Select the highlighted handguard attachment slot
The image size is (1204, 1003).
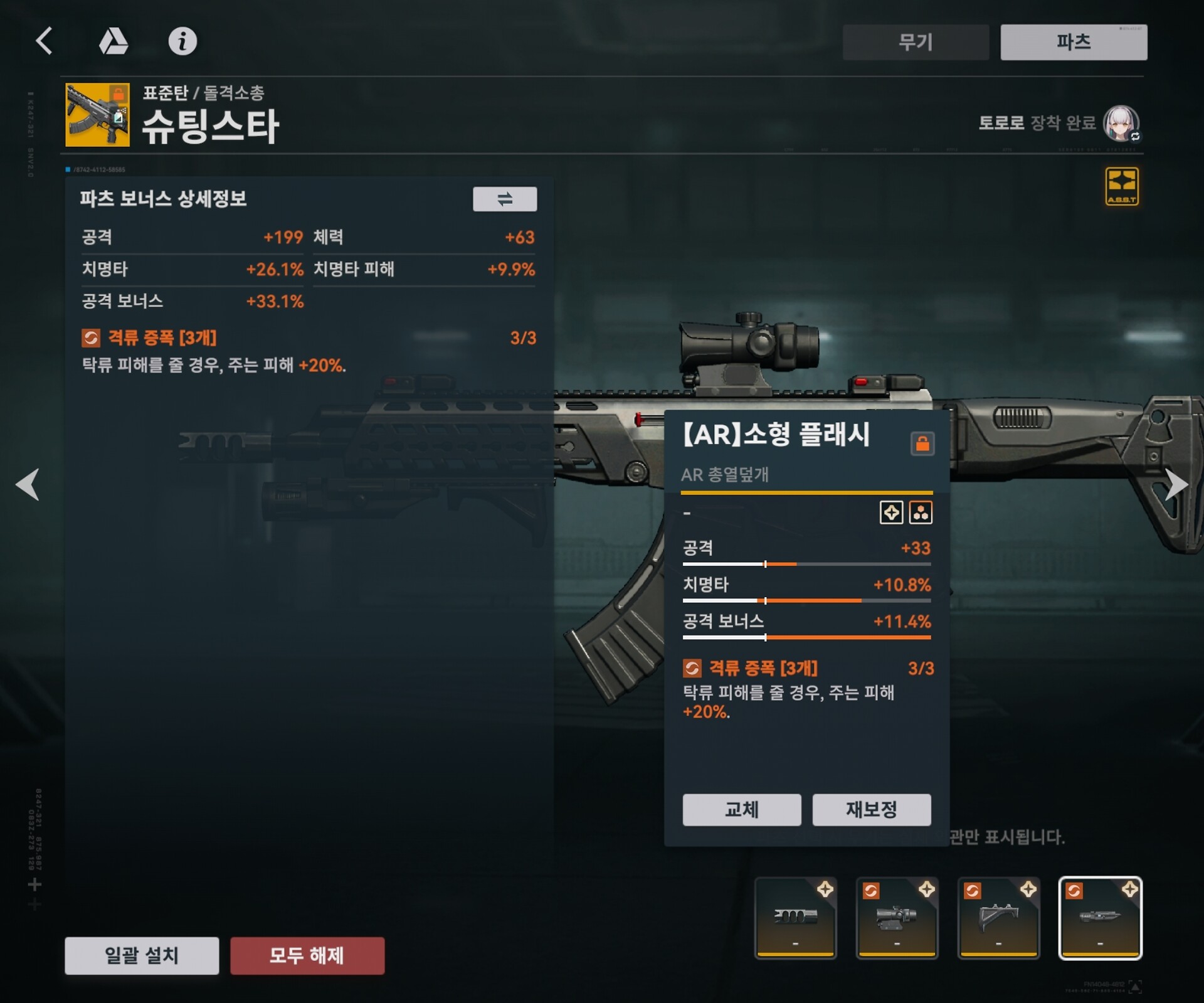(x=1100, y=918)
